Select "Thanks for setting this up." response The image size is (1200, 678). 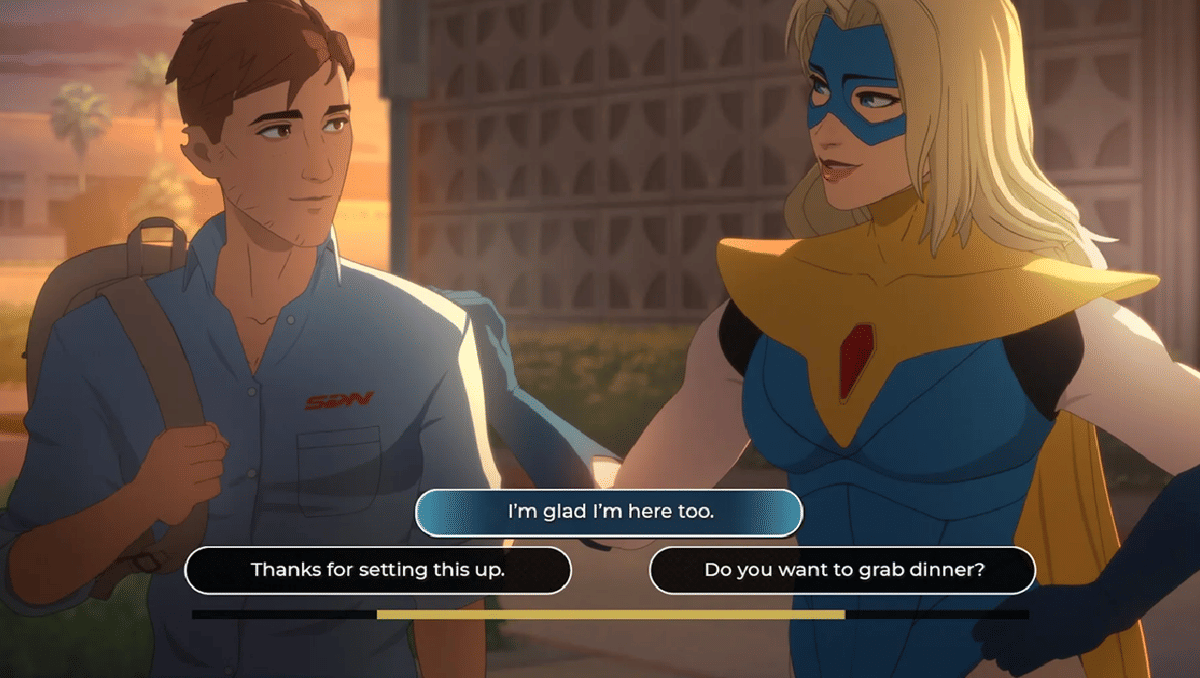pyautogui.click(x=378, y=570)
